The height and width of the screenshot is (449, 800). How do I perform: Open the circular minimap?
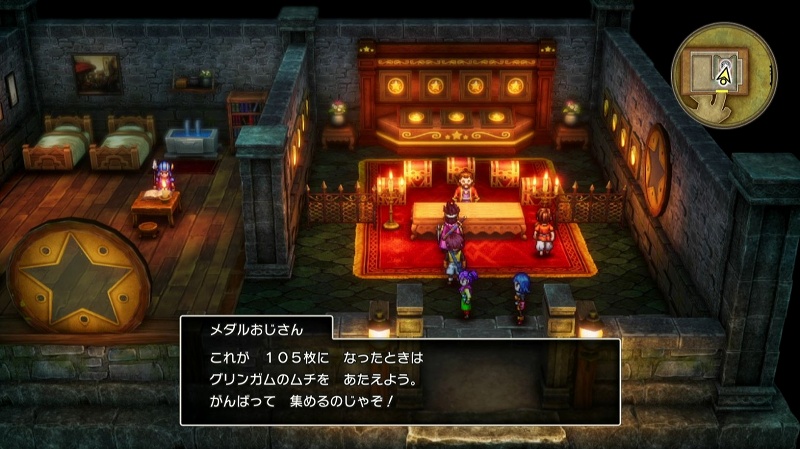(724, 72)
